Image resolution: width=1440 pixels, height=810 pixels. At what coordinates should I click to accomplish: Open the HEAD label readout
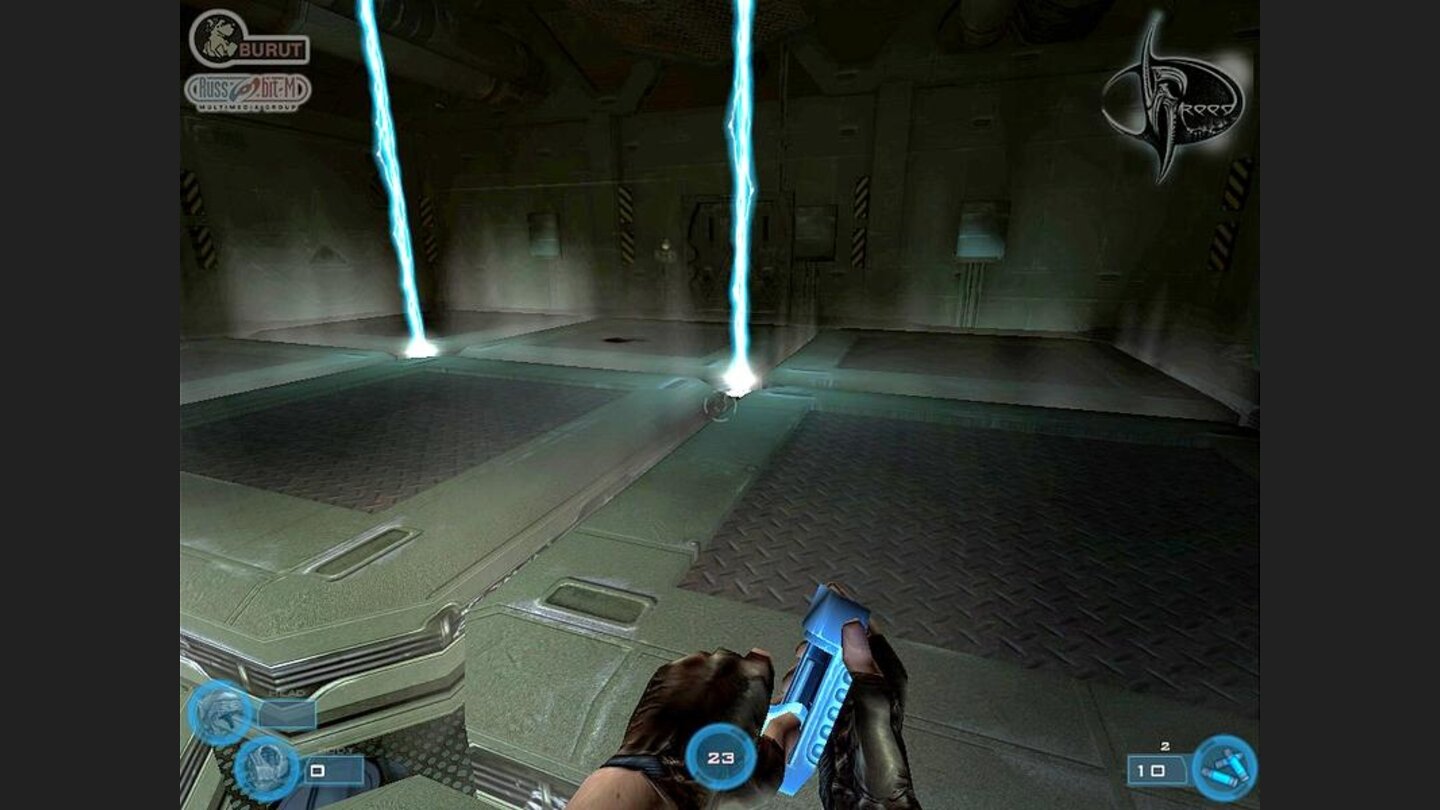[x=290, y=693]
